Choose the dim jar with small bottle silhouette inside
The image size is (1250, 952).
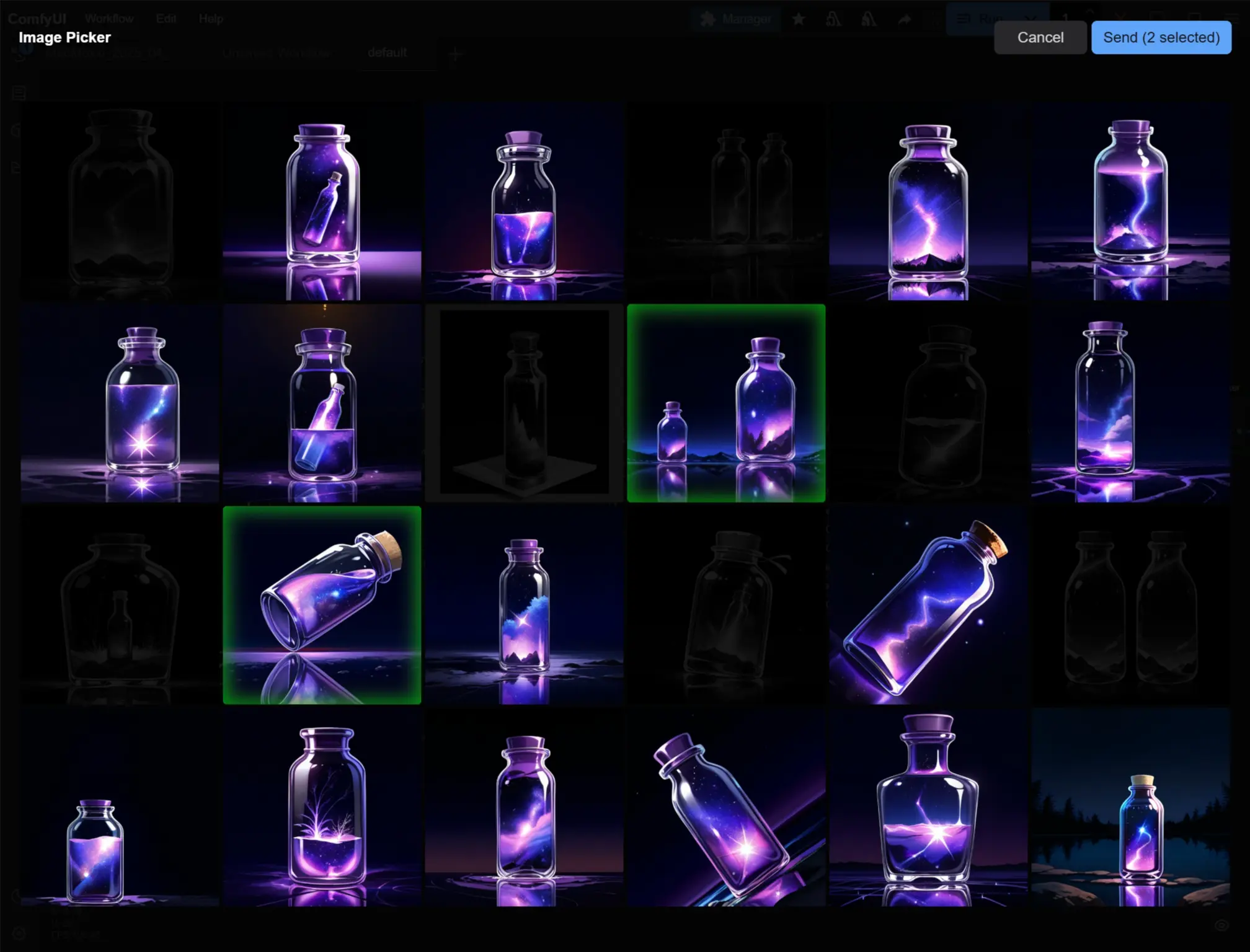tap(120, 605)
